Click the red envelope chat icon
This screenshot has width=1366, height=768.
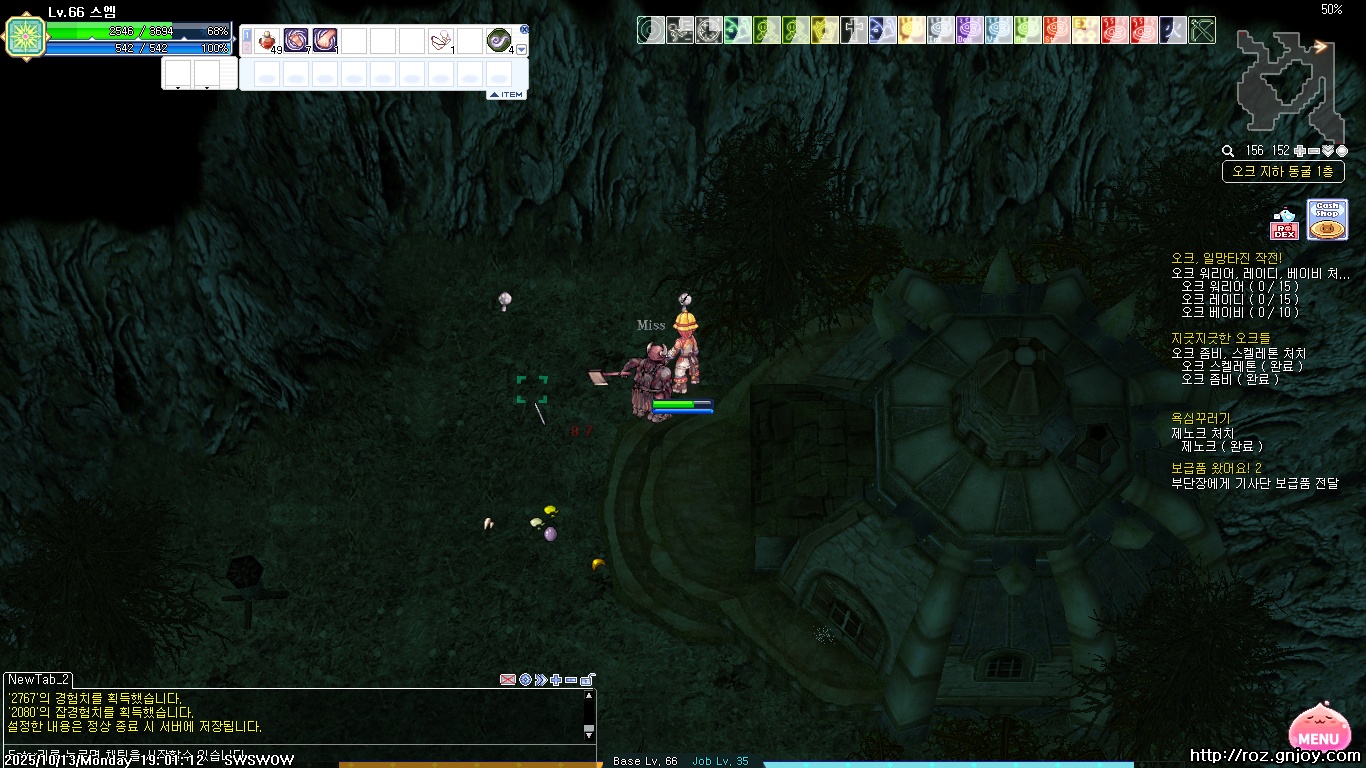tap(508, 680)
